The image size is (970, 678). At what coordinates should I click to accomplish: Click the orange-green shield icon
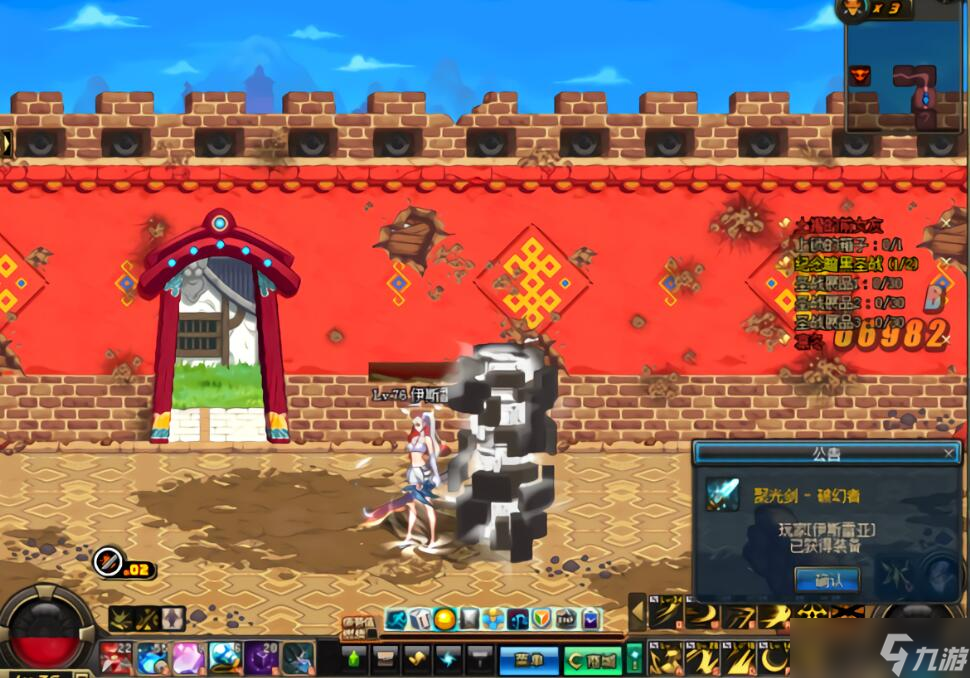541,620
